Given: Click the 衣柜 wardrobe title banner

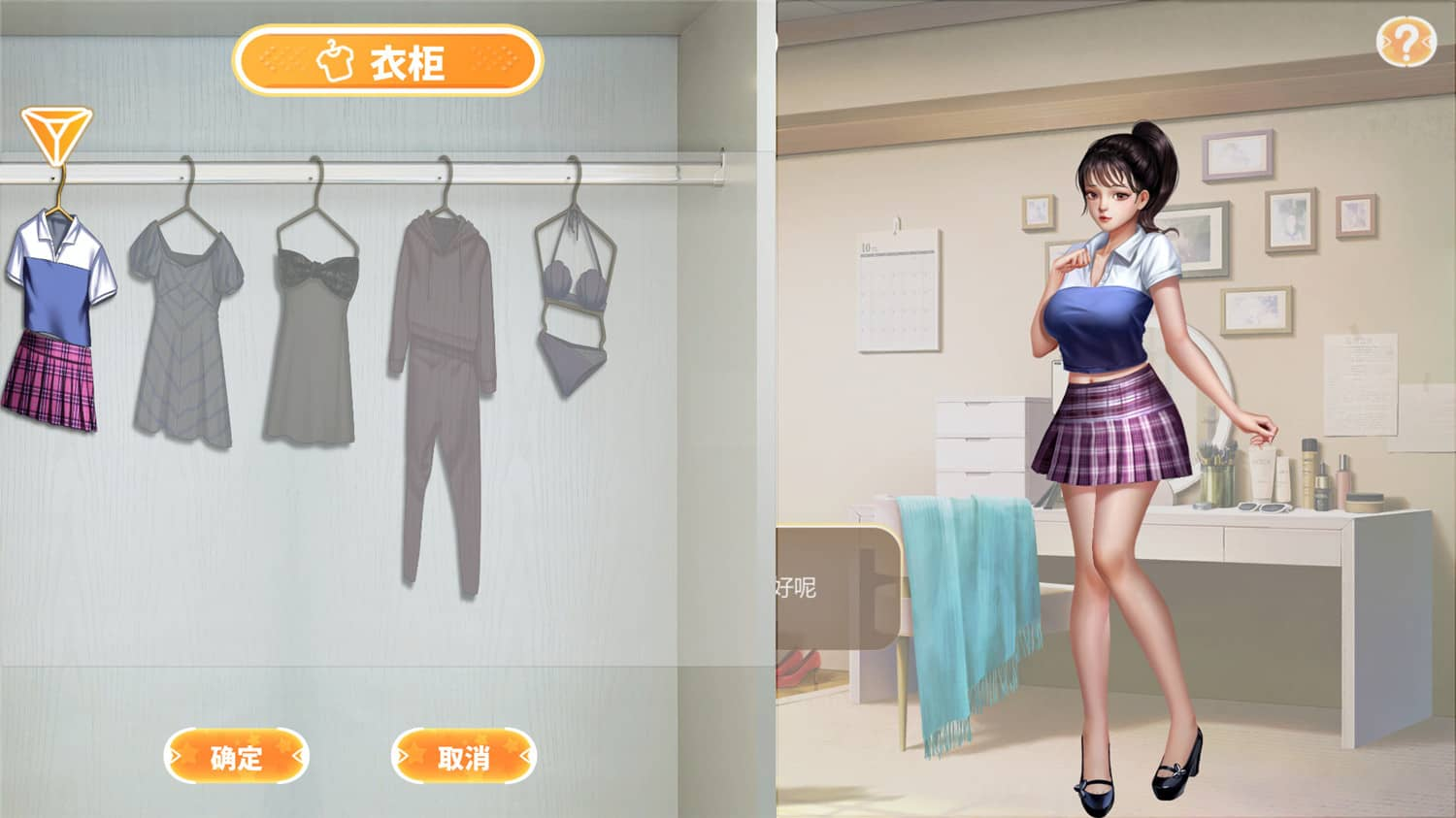Looking at the screenshot, I should [x=388, y=61].
